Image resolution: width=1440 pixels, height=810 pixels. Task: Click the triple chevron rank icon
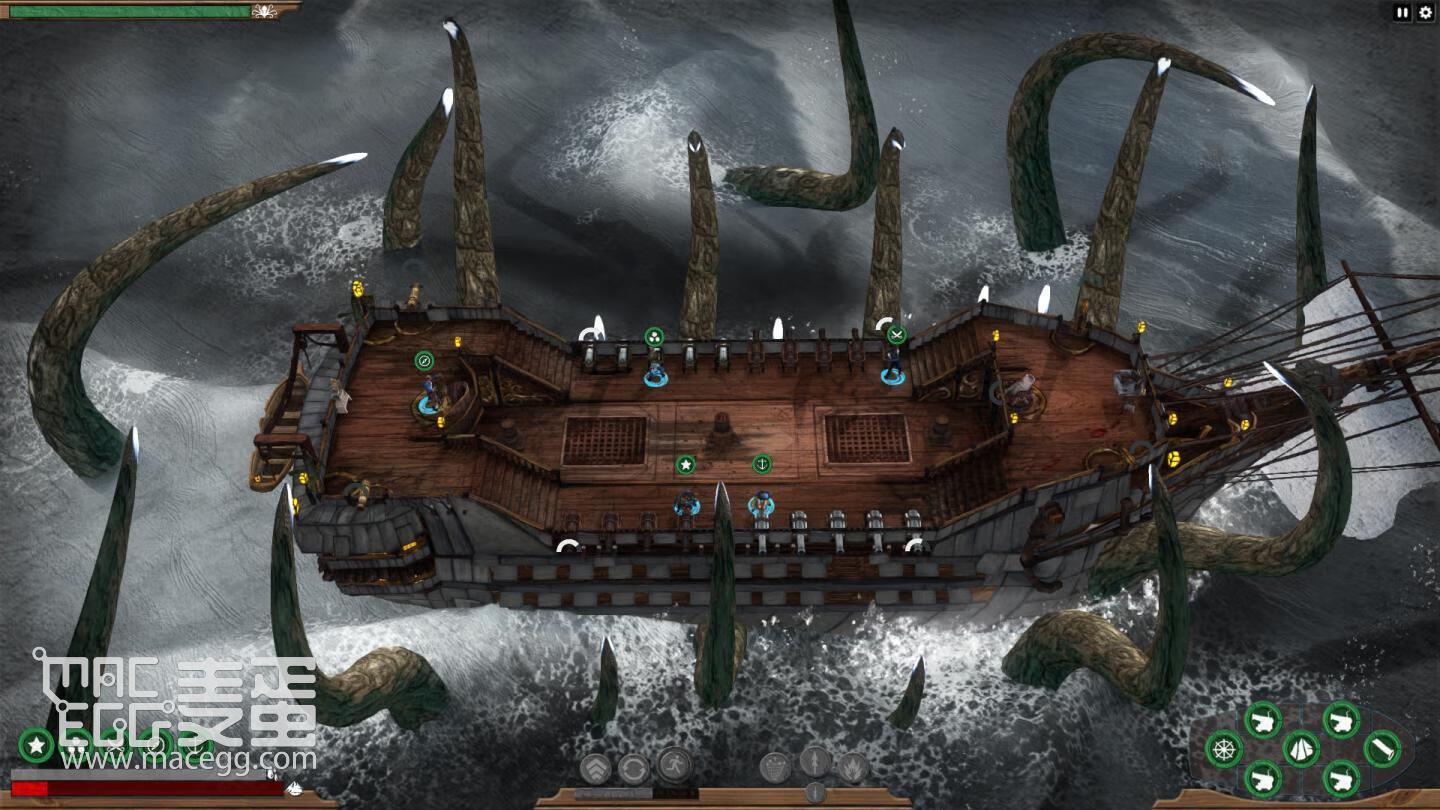(x=596, y=768)
